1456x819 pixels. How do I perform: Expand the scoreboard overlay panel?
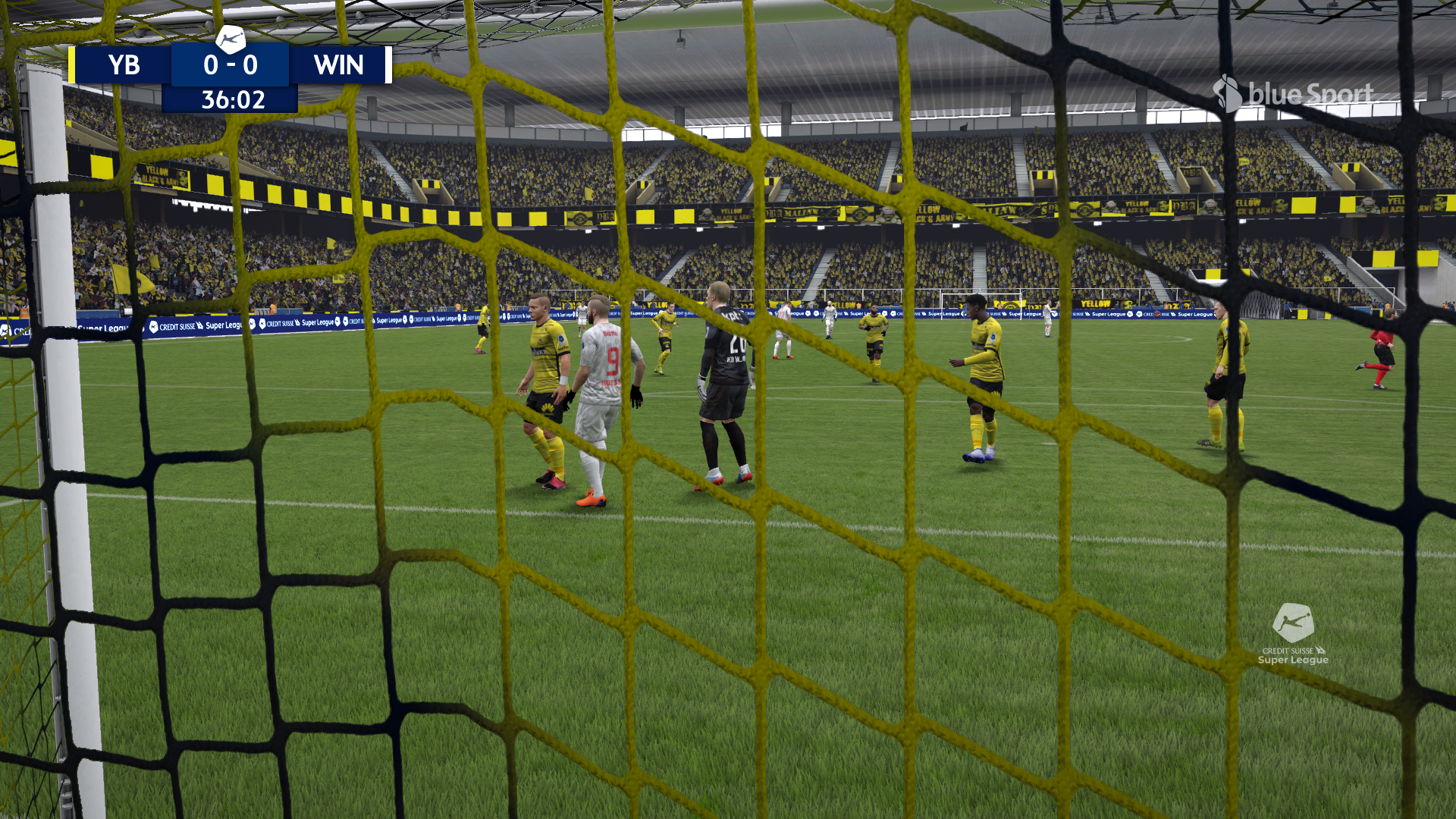coord(231,66)
